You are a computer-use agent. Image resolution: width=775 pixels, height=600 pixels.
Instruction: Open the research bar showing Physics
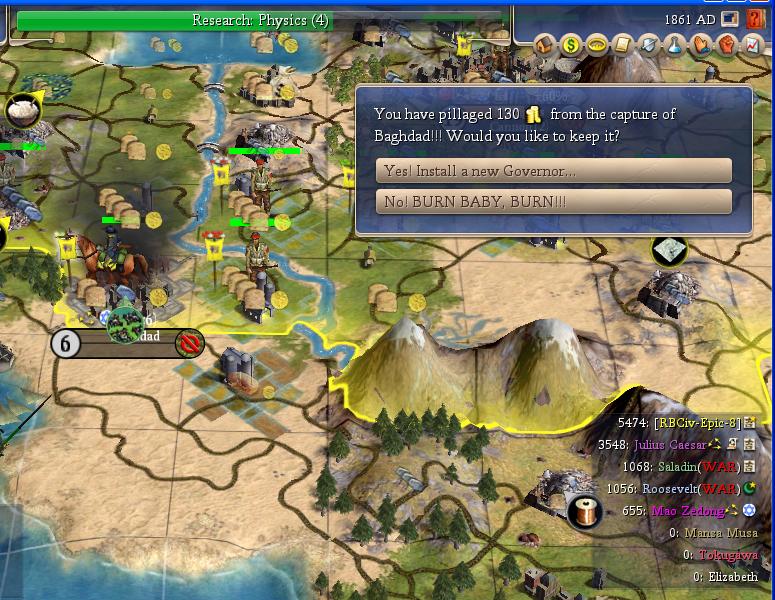[x=260, y=20]
